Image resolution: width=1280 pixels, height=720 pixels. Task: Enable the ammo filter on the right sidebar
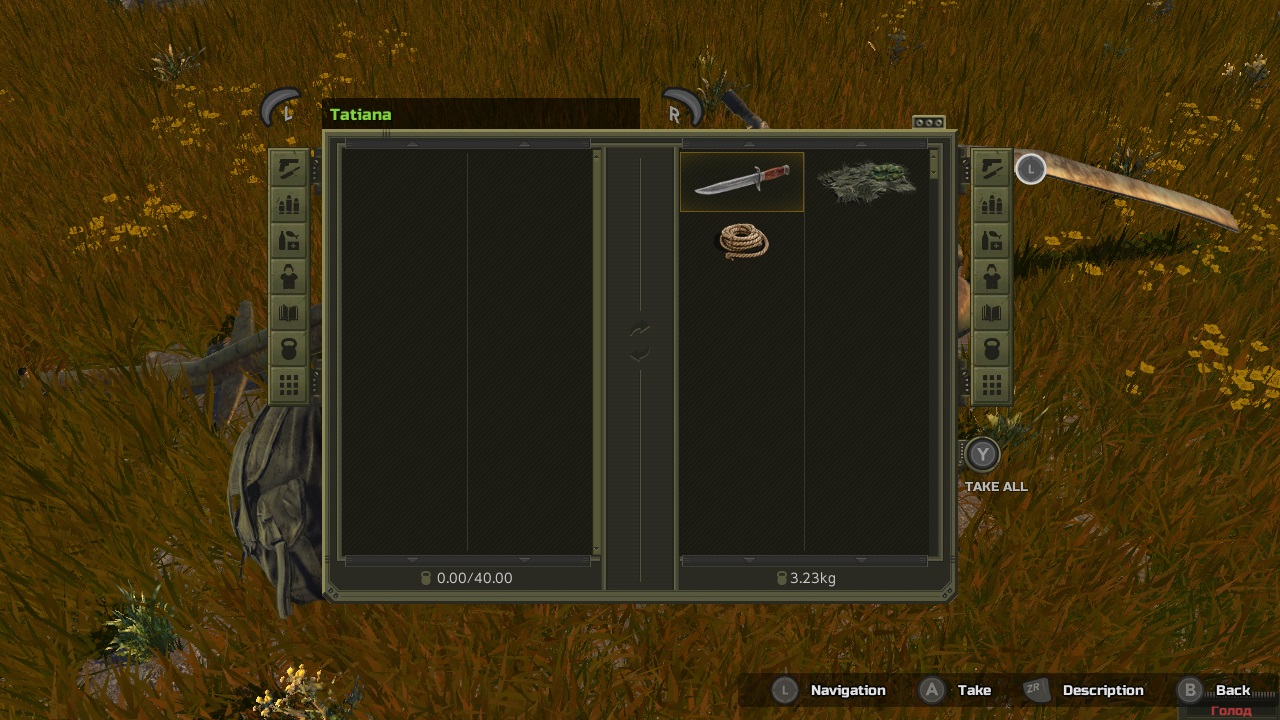click(991, 204)
